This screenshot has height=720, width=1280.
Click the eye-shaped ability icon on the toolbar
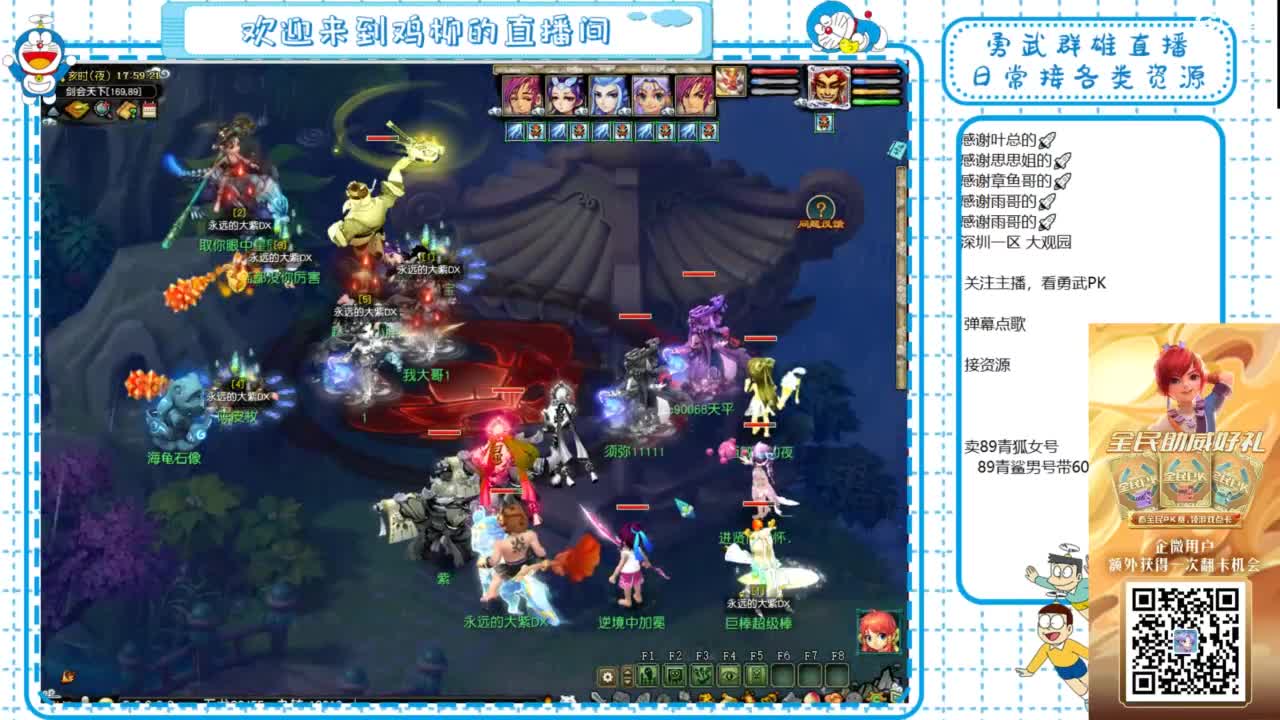[728, 675]
